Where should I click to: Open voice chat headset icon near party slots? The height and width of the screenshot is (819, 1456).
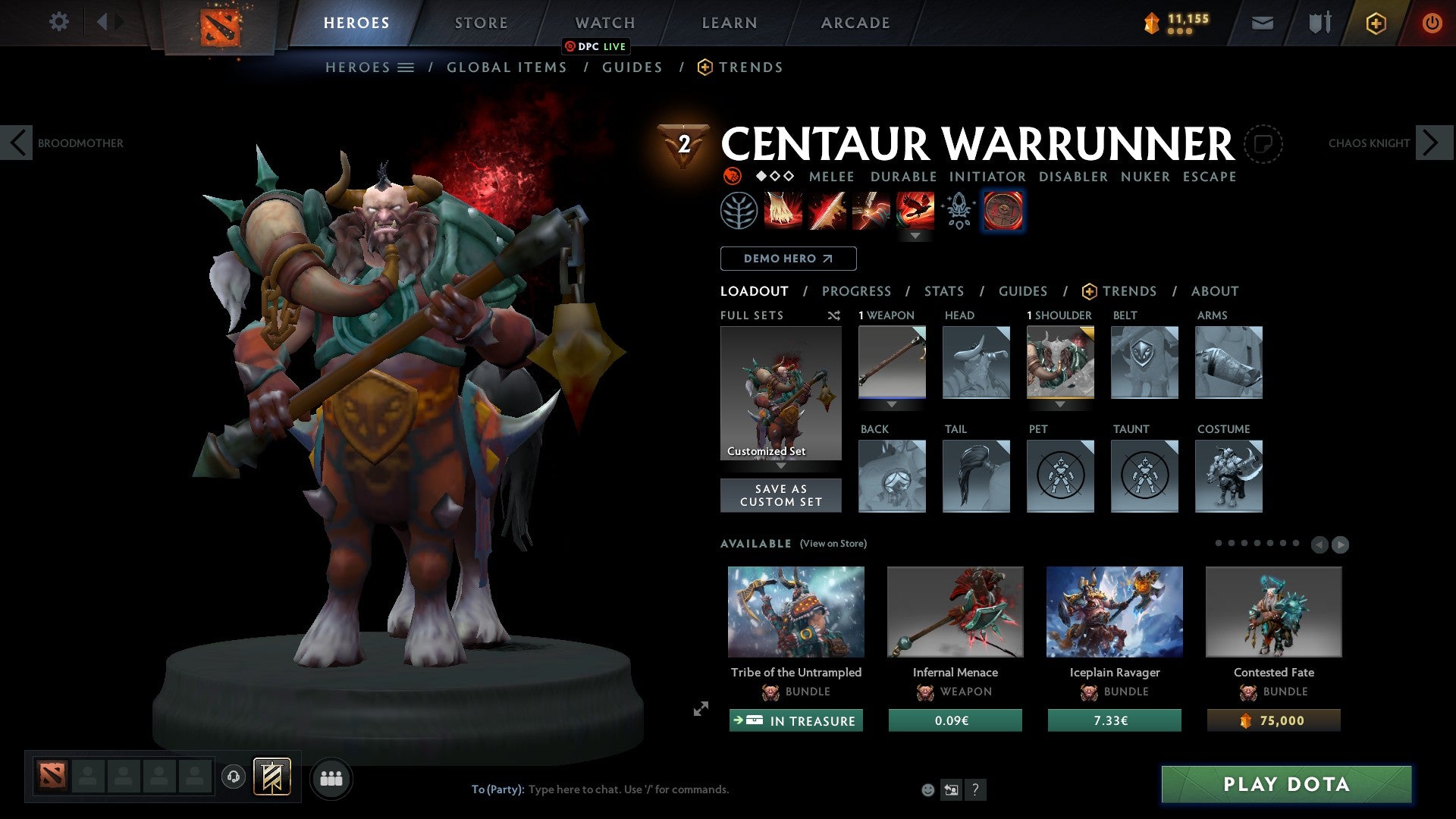[x=233, y=777]
